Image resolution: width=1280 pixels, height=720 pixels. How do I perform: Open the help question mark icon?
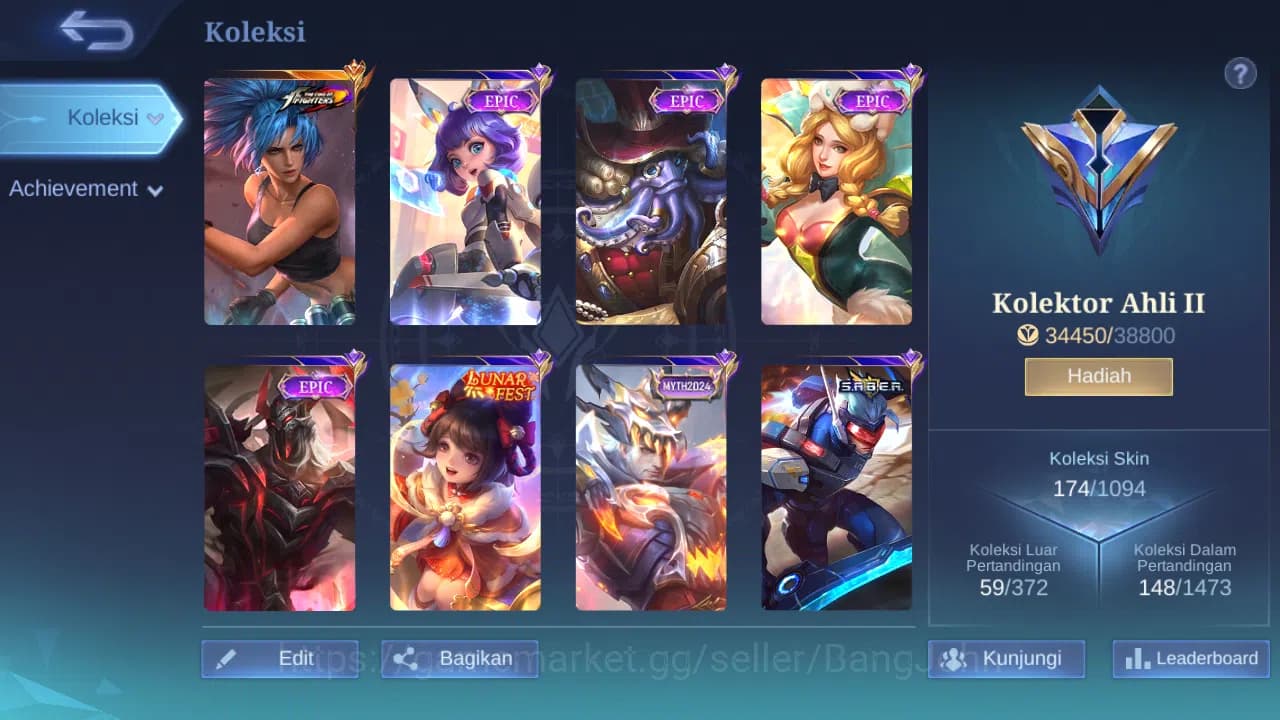1240,73
